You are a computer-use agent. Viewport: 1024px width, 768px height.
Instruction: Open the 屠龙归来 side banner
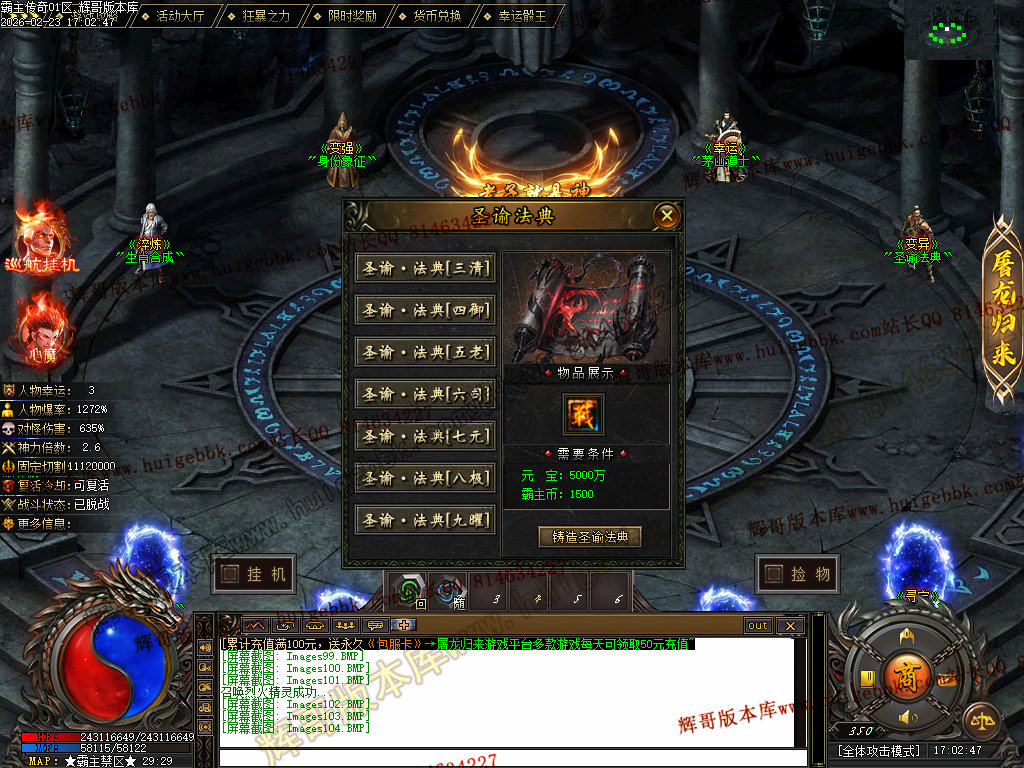1003,310
